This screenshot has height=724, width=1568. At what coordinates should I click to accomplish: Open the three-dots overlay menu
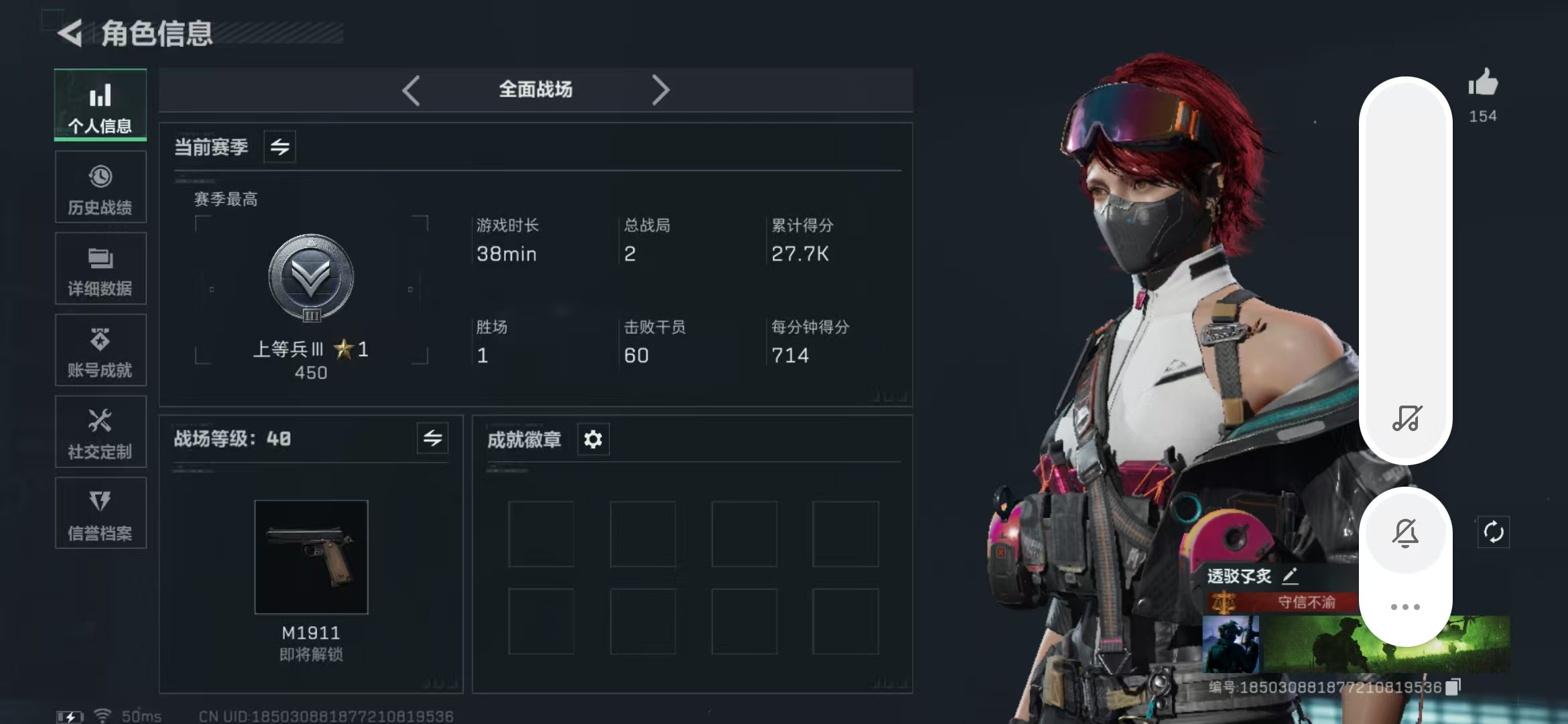coord(1405,607)
